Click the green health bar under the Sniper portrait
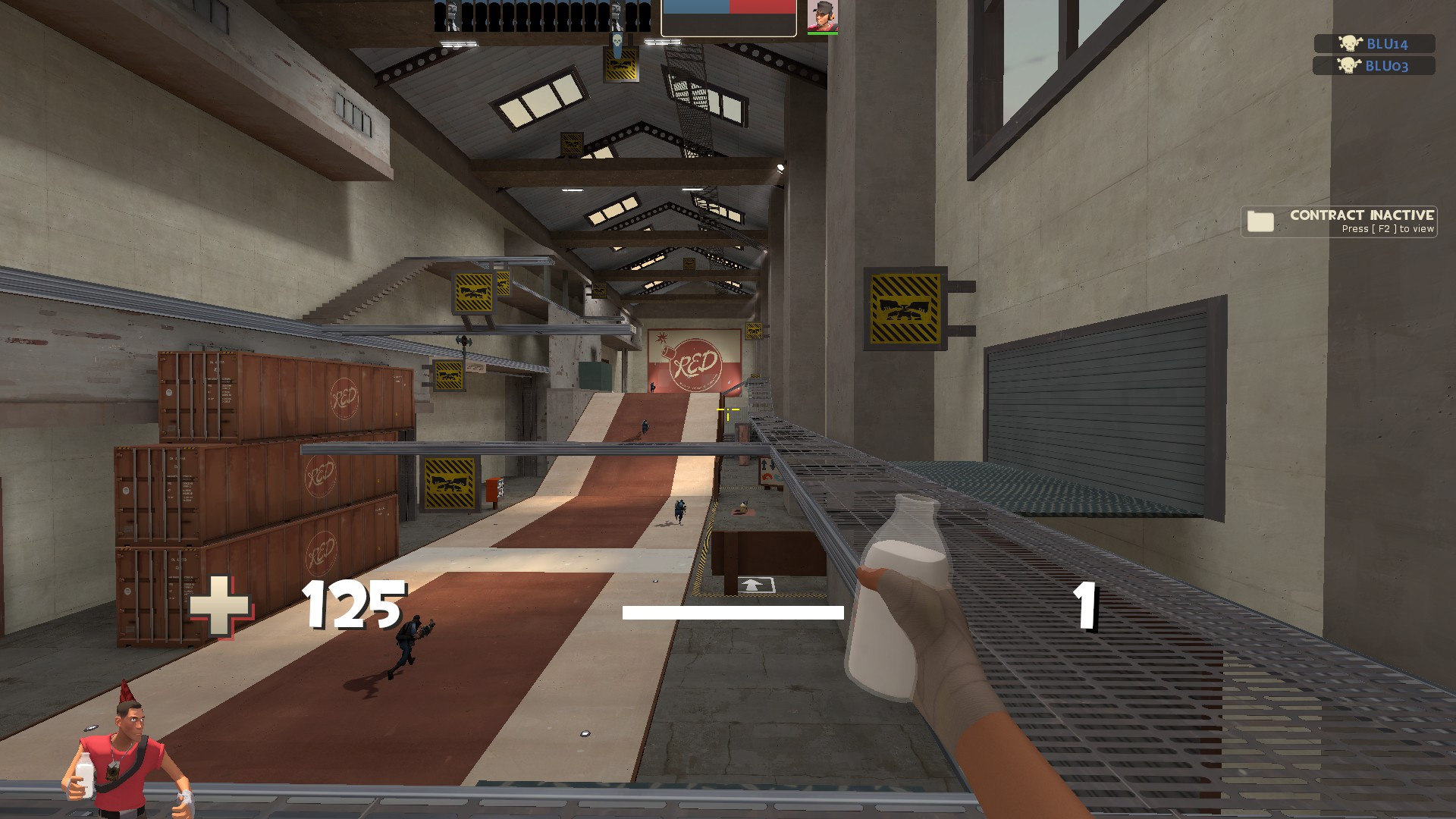 (824, 34)
